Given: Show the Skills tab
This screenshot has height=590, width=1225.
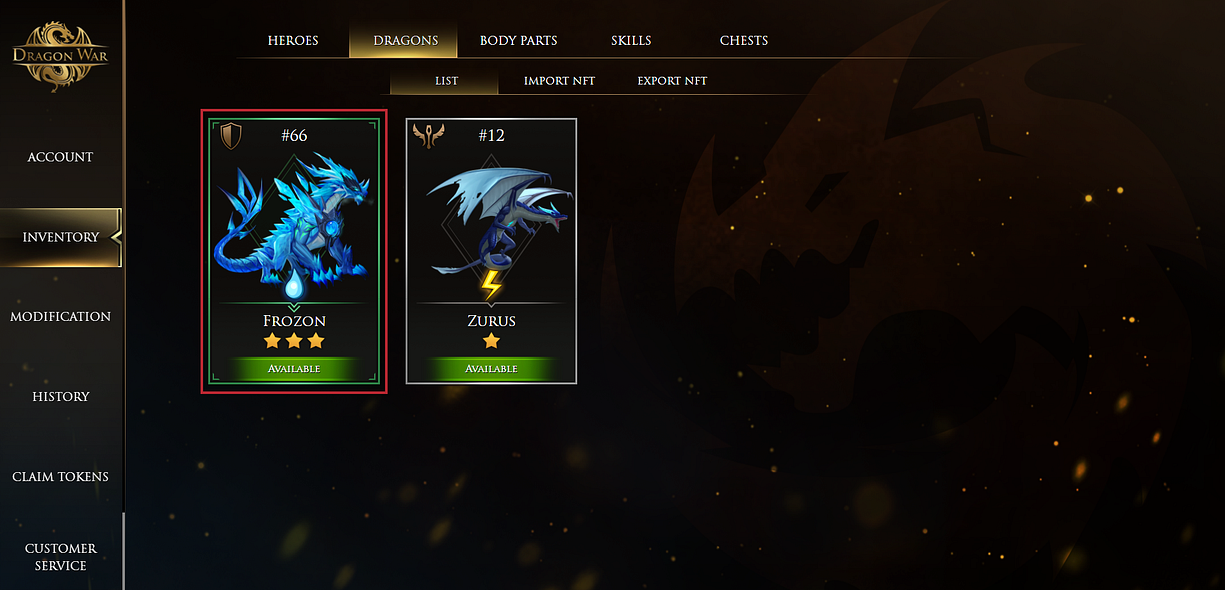Looking at the screenshot, I should [x=631, y=41].
